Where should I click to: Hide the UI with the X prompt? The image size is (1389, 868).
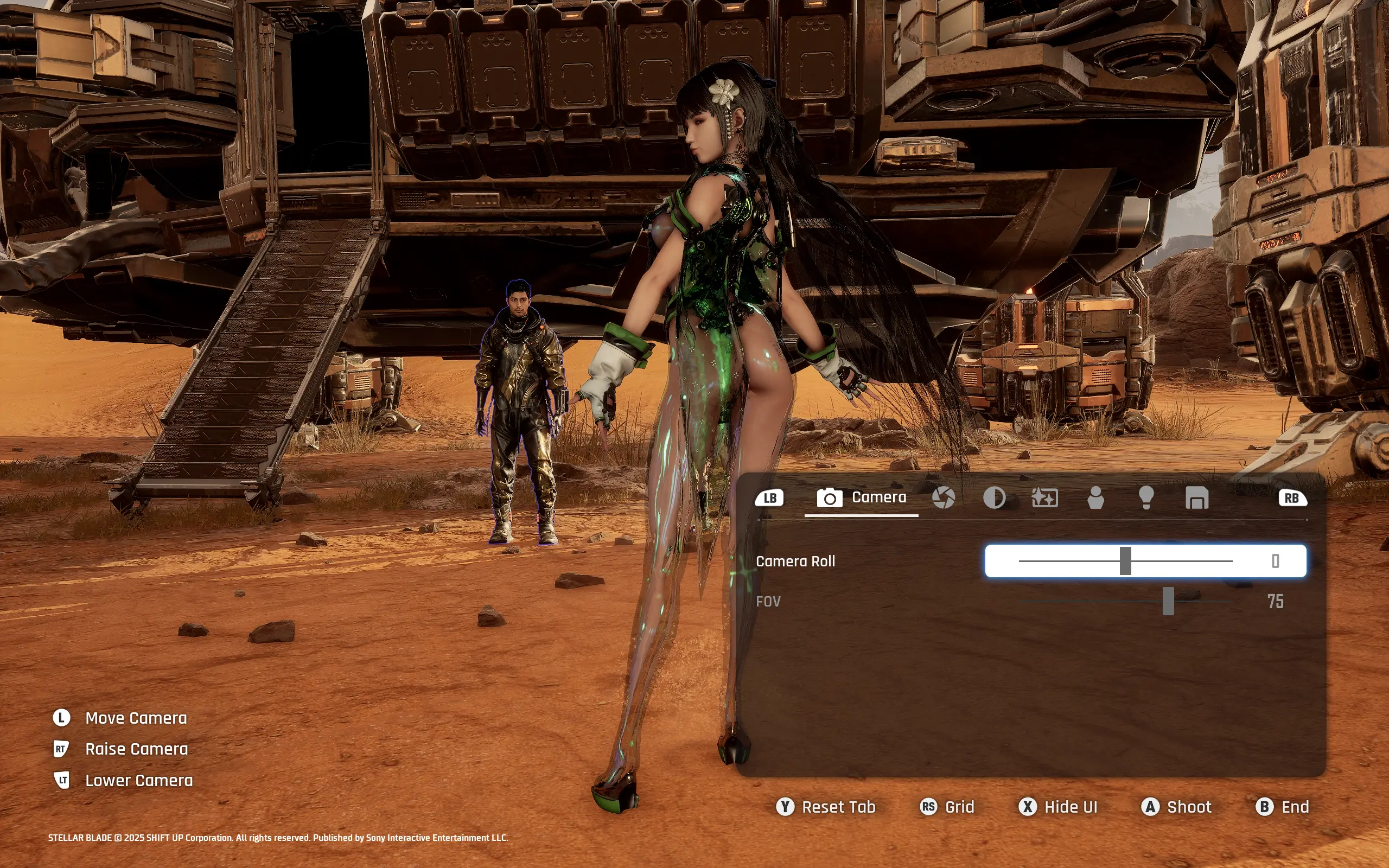[1057, 807]
